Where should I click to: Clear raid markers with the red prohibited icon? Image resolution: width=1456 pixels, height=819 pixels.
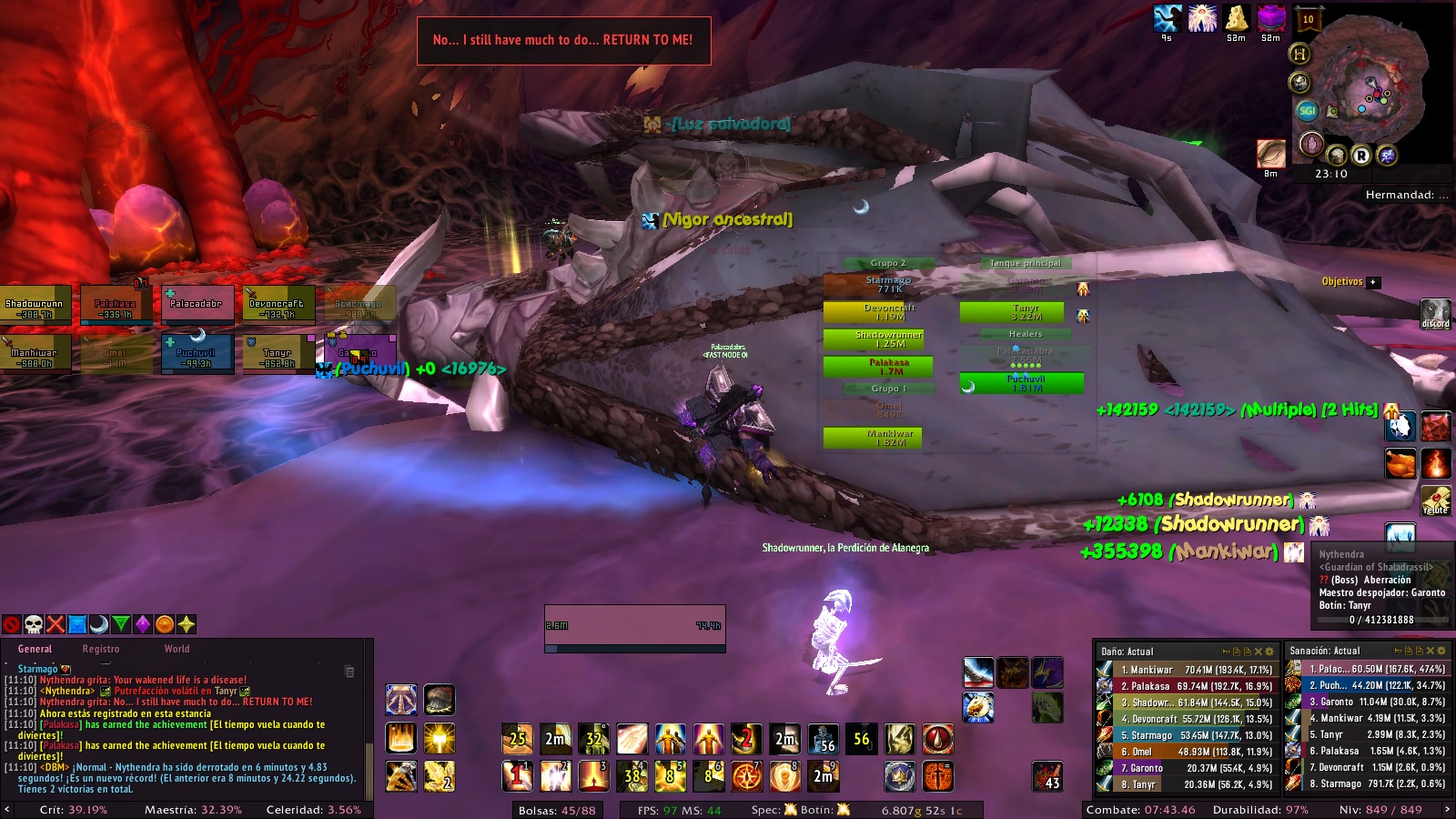[12, 624]
